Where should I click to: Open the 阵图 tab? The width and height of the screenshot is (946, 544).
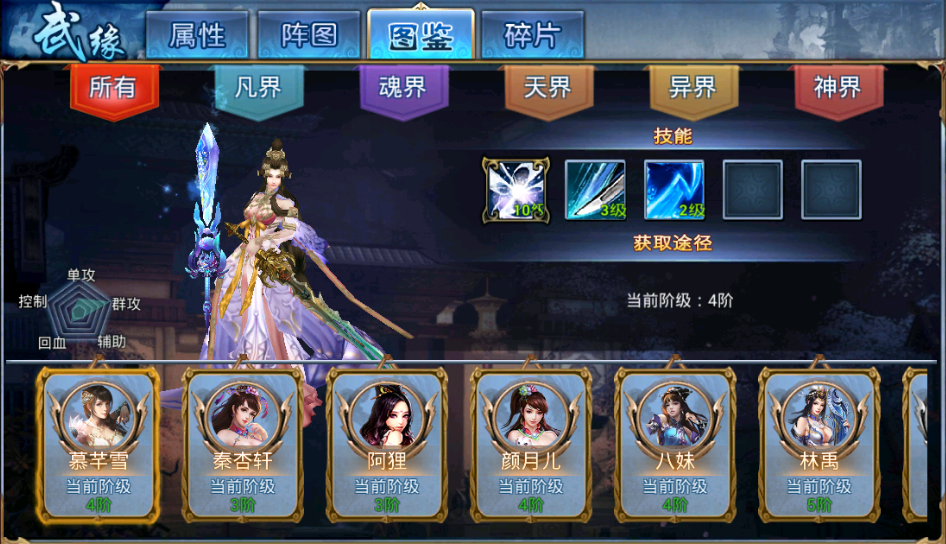(x=308, y=36)
